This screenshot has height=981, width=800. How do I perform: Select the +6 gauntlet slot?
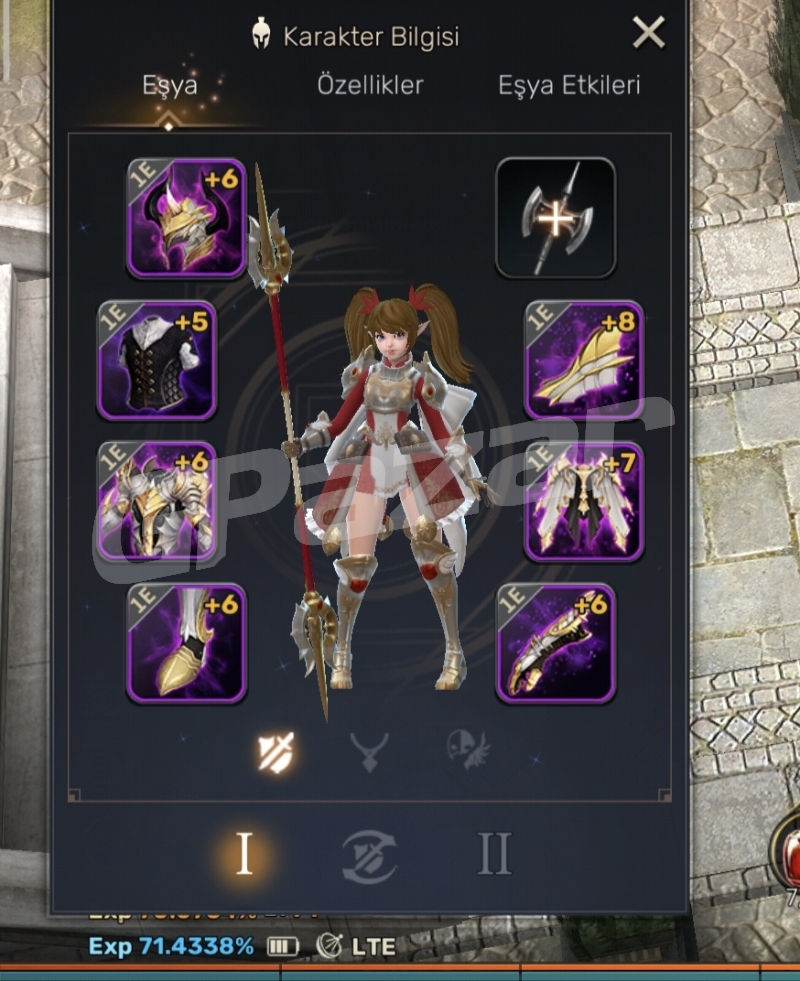point(556,643)
